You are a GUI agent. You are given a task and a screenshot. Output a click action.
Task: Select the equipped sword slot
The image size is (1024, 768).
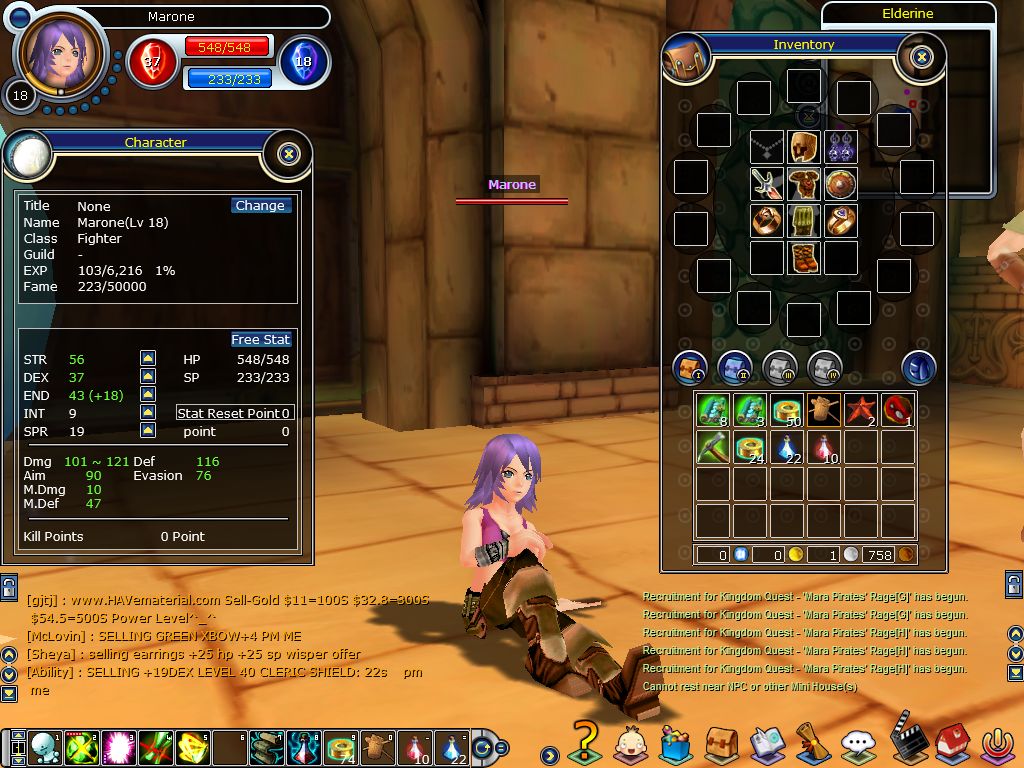[767, 184]
